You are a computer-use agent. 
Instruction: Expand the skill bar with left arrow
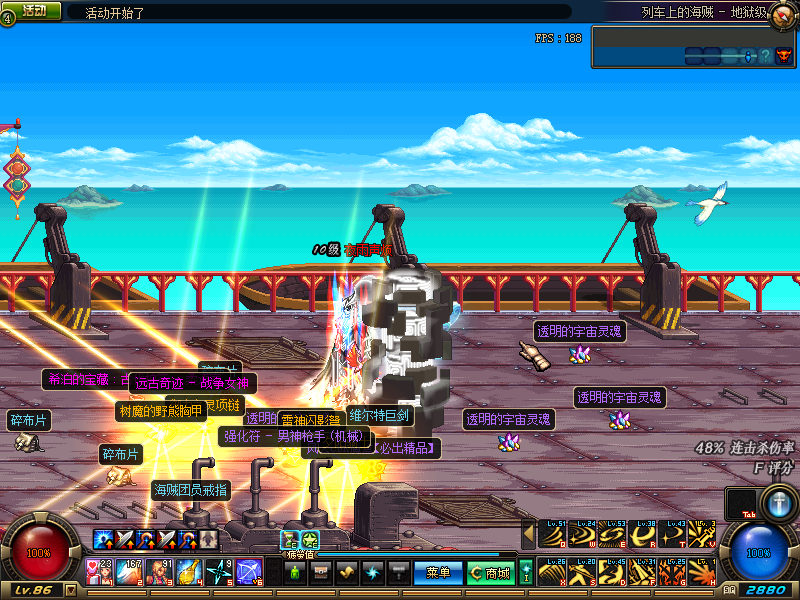pos(529,534)
